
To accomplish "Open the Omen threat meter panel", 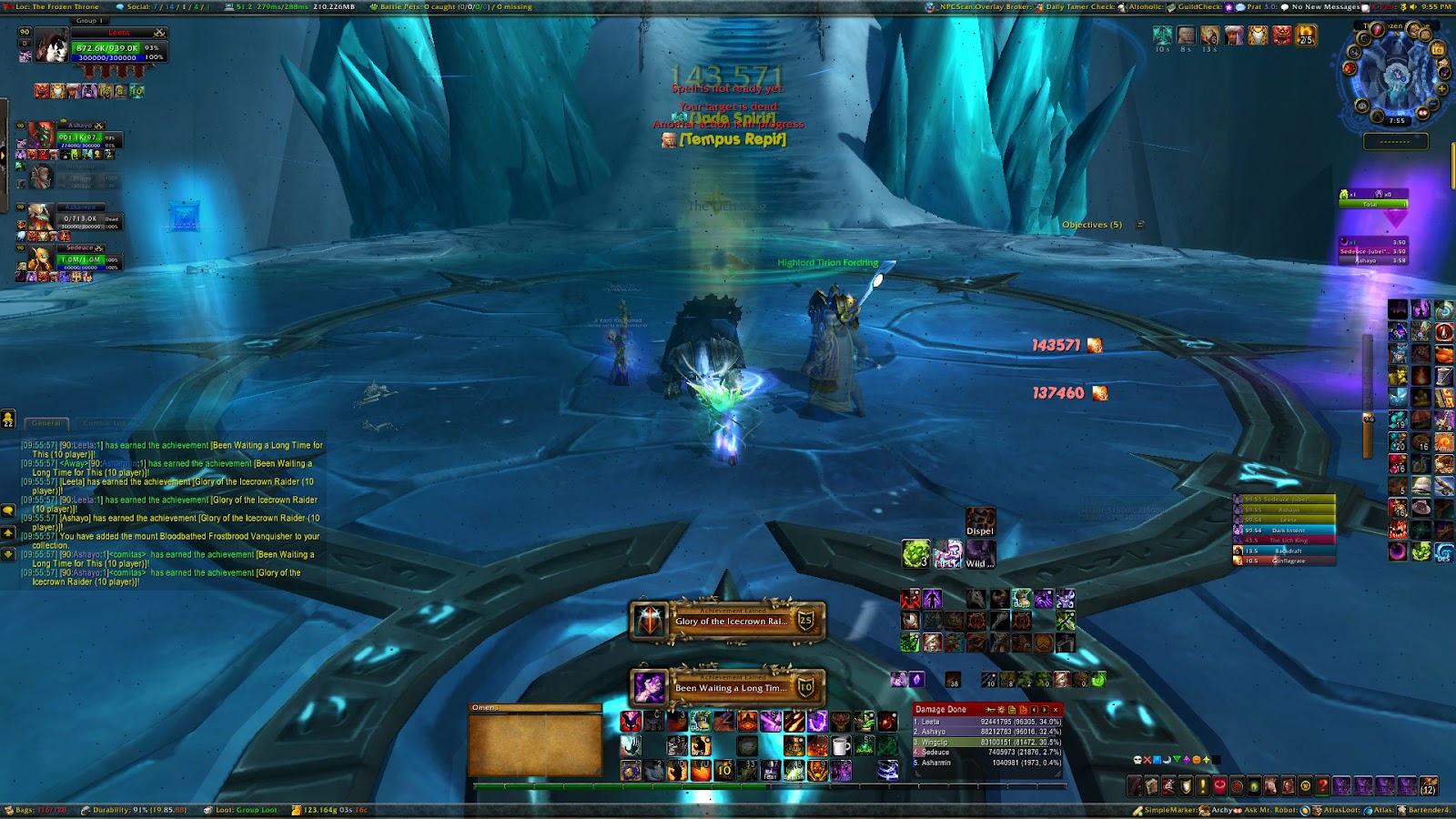I will [x=535, y=741].
